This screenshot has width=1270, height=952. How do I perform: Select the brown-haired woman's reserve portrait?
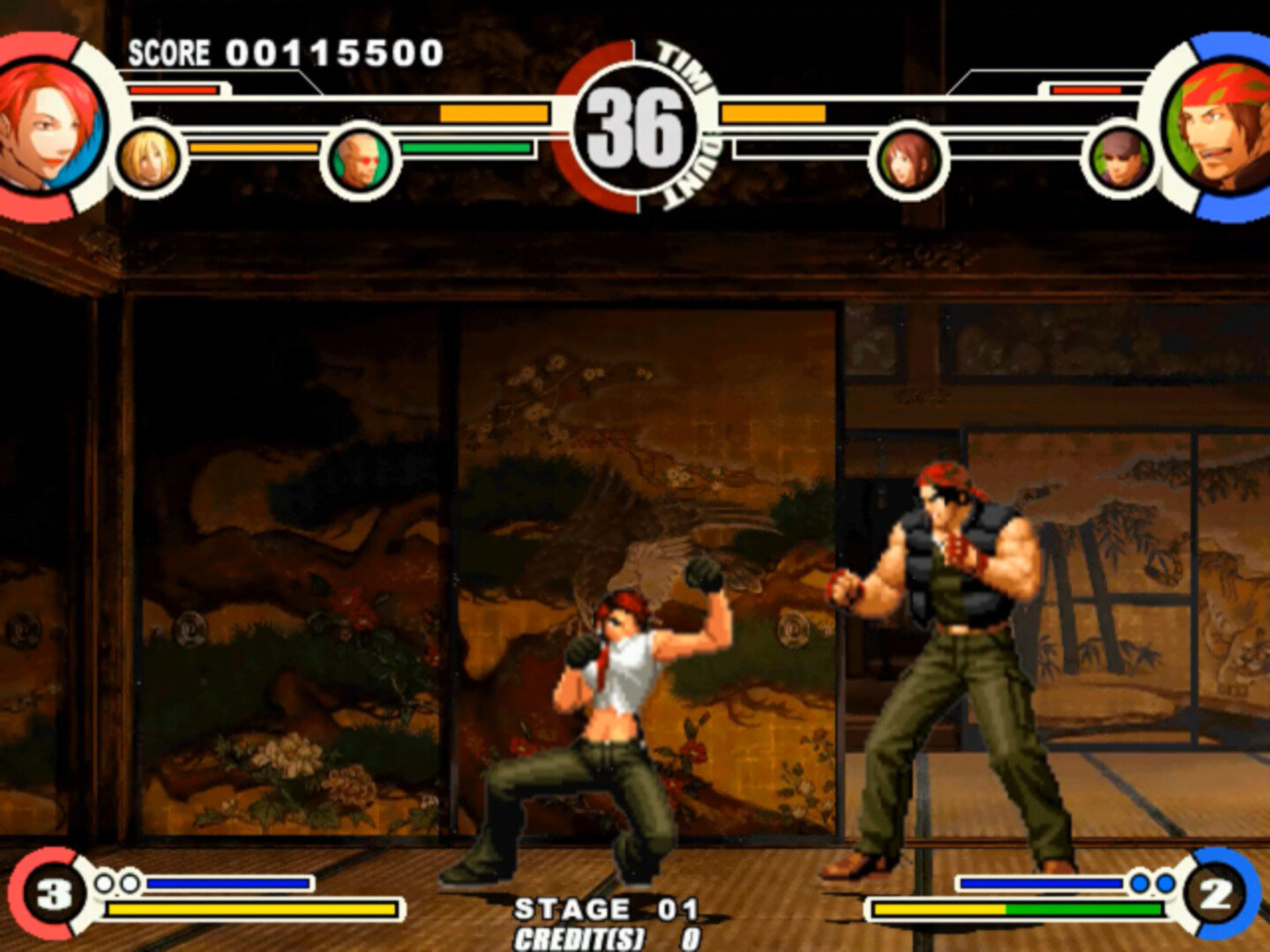tap(908, 160)
